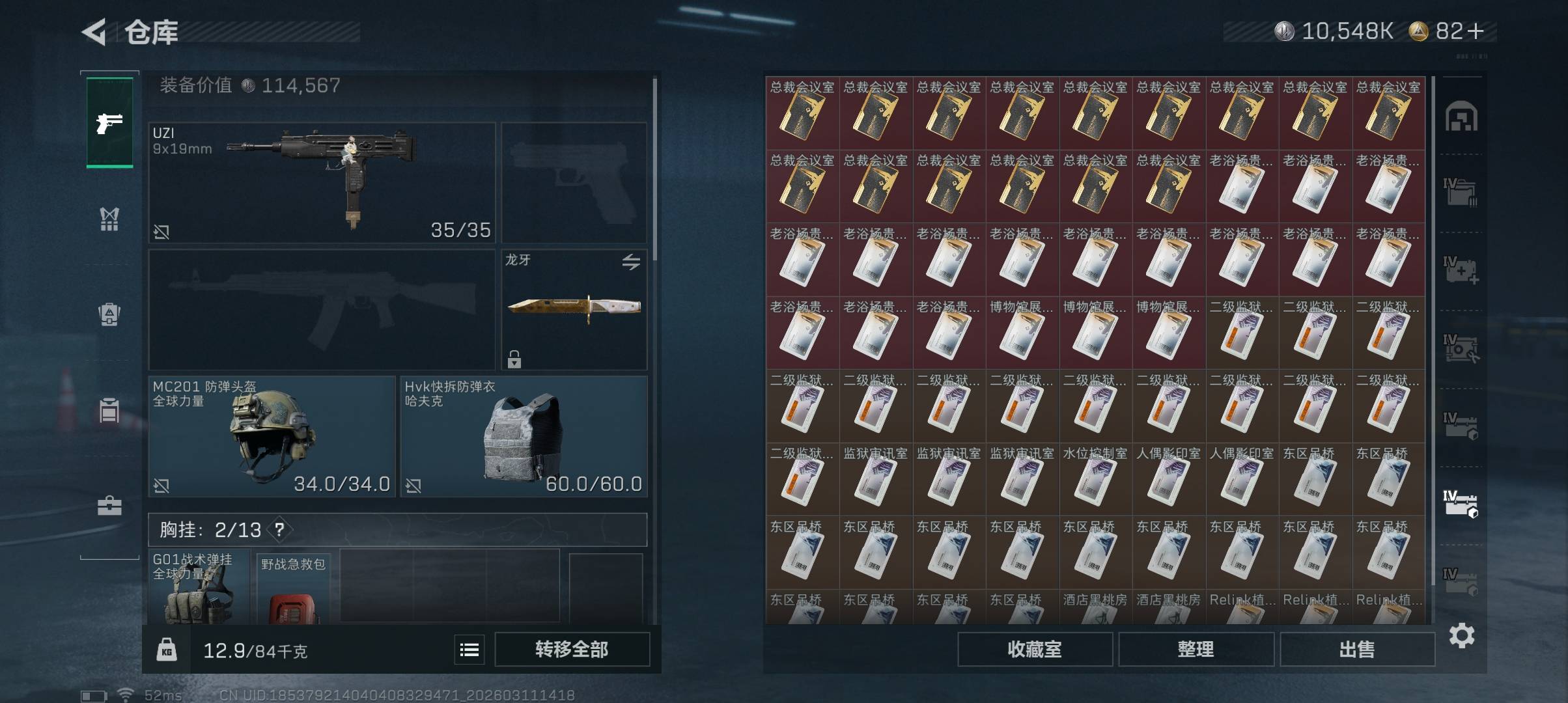Image resolution: width=1568 pixels, height=703 pixels.
Task: Open the 收藏室 collection room
Action: click(1035, 649)
